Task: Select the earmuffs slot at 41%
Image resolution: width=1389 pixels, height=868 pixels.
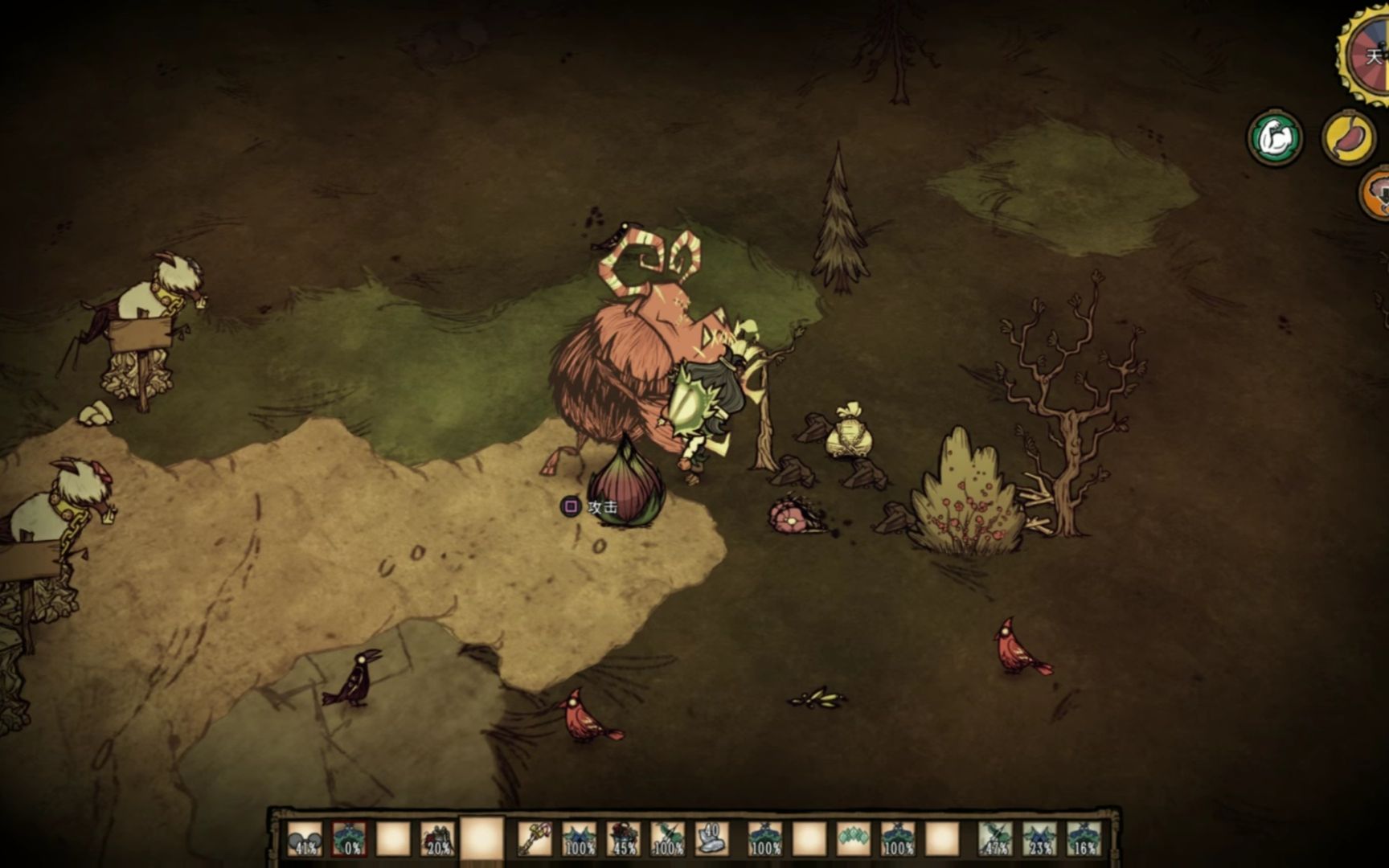Action: [305, 839]
